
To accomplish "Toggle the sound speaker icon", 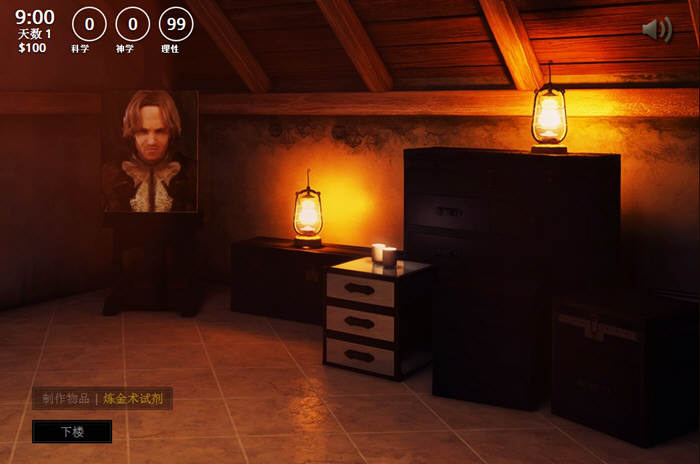I will click(656, 30).
